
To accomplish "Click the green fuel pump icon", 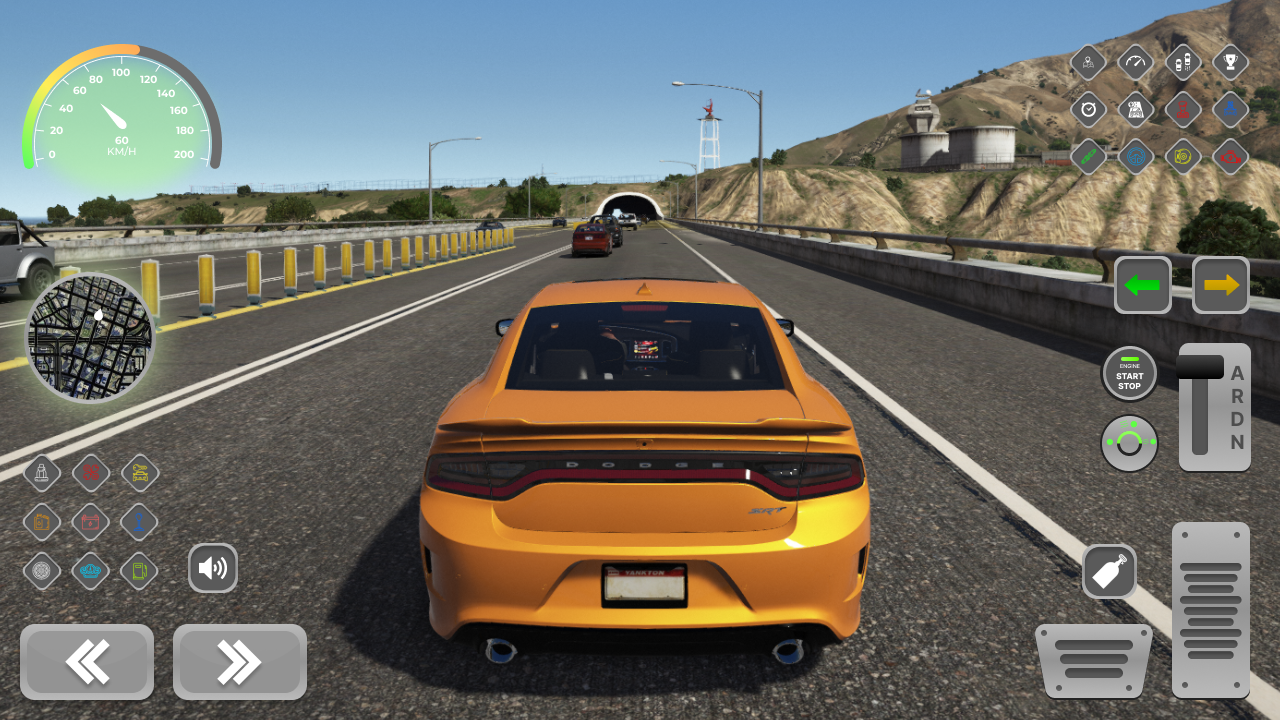I will 140,569.
